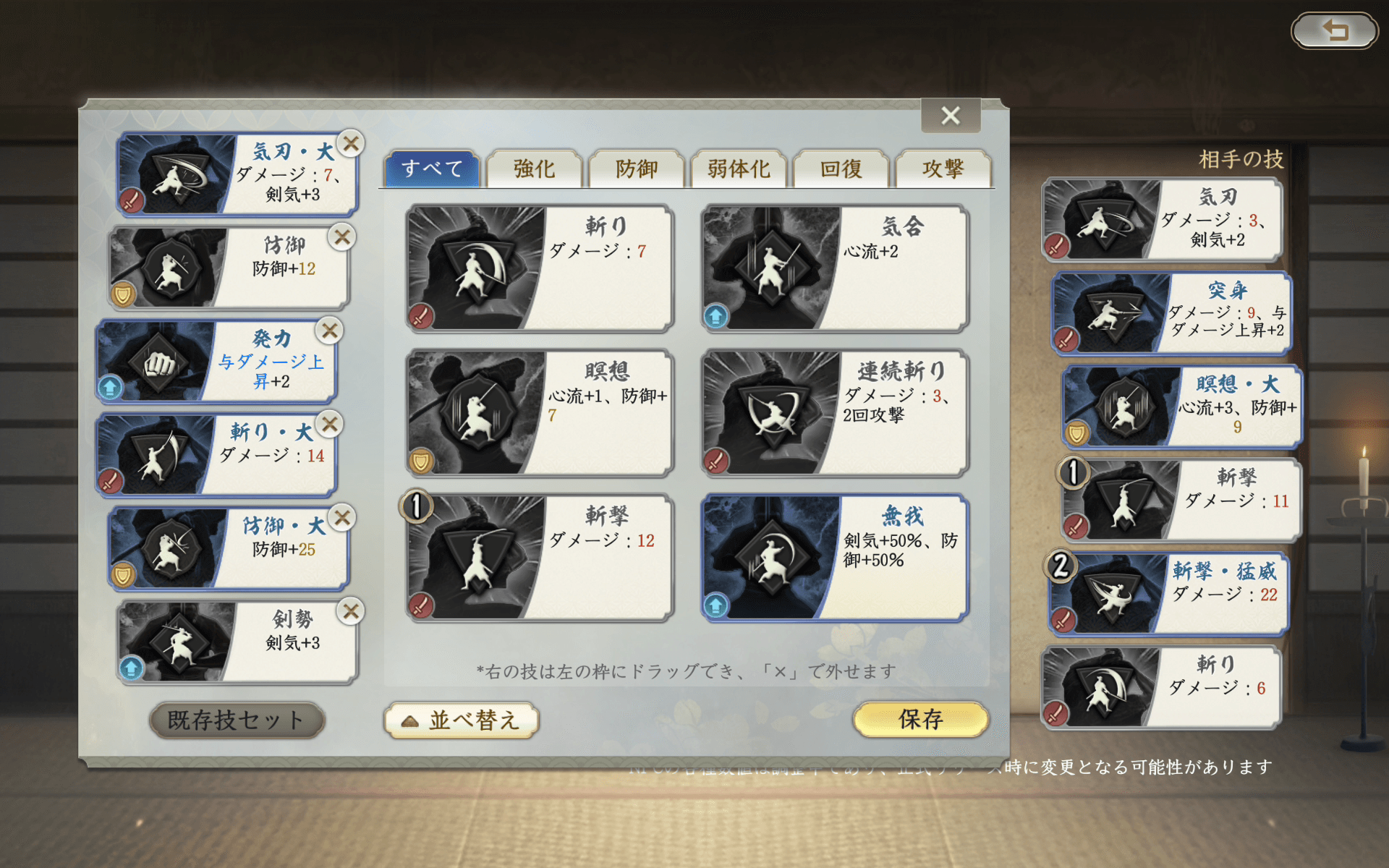The width and height of the screenshot is (1389, 868).
Task: Open the 既存技セット preset menu
Action: tap(237, 720)
